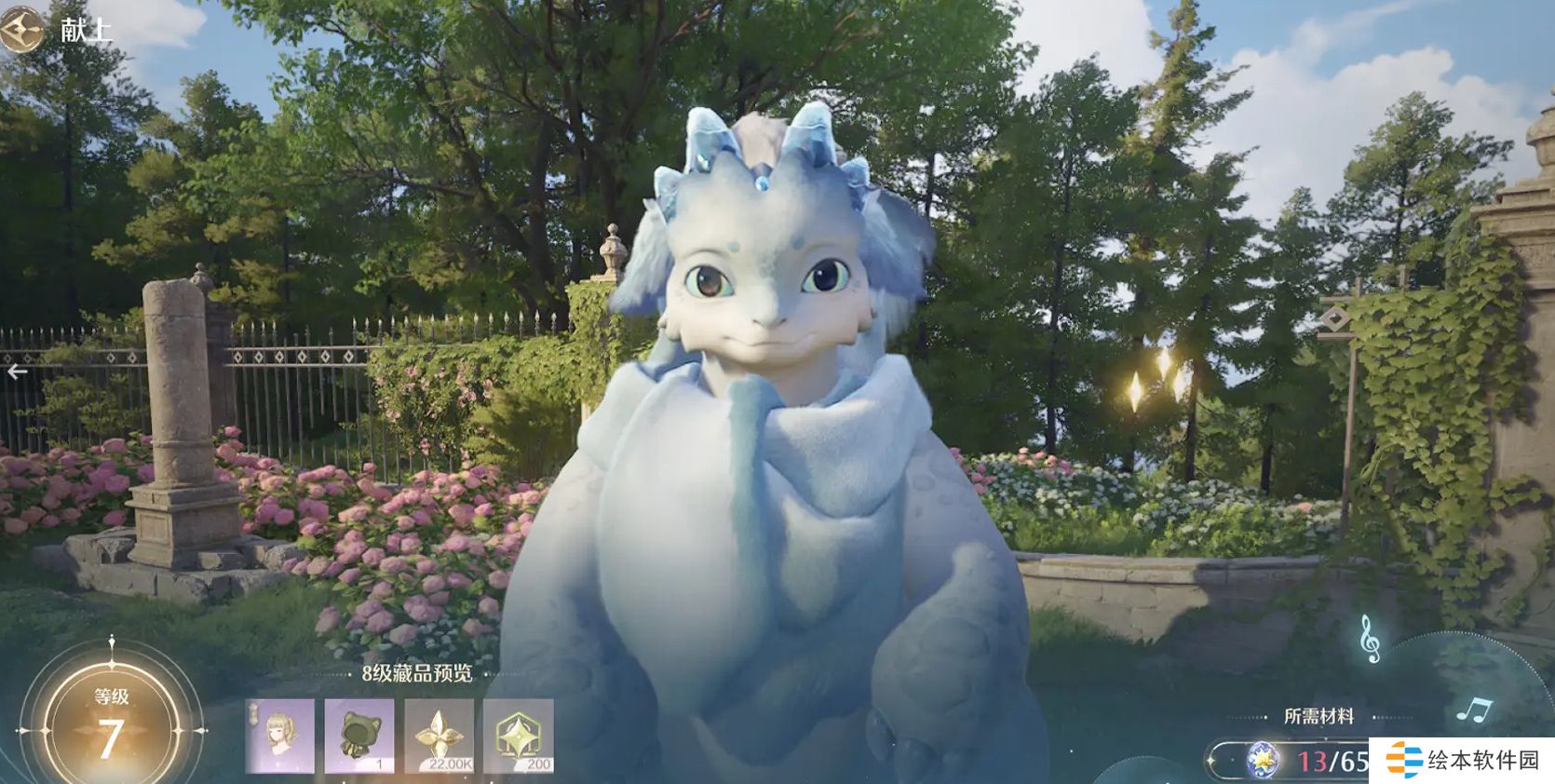Activate the music notes button
This screenshot has width=1555, height=784.
click(1473, 711)
